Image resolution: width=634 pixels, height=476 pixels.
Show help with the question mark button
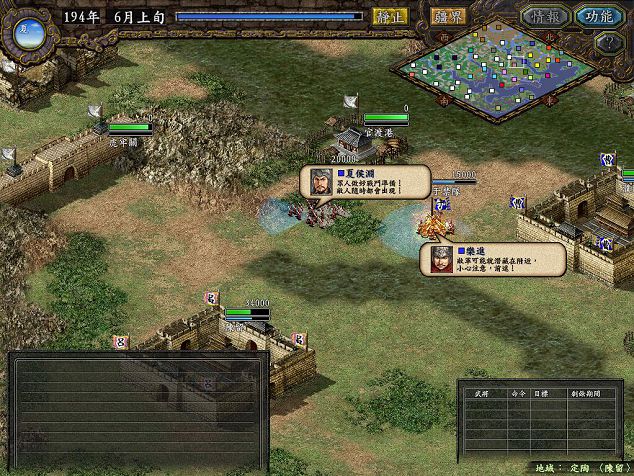606,43
